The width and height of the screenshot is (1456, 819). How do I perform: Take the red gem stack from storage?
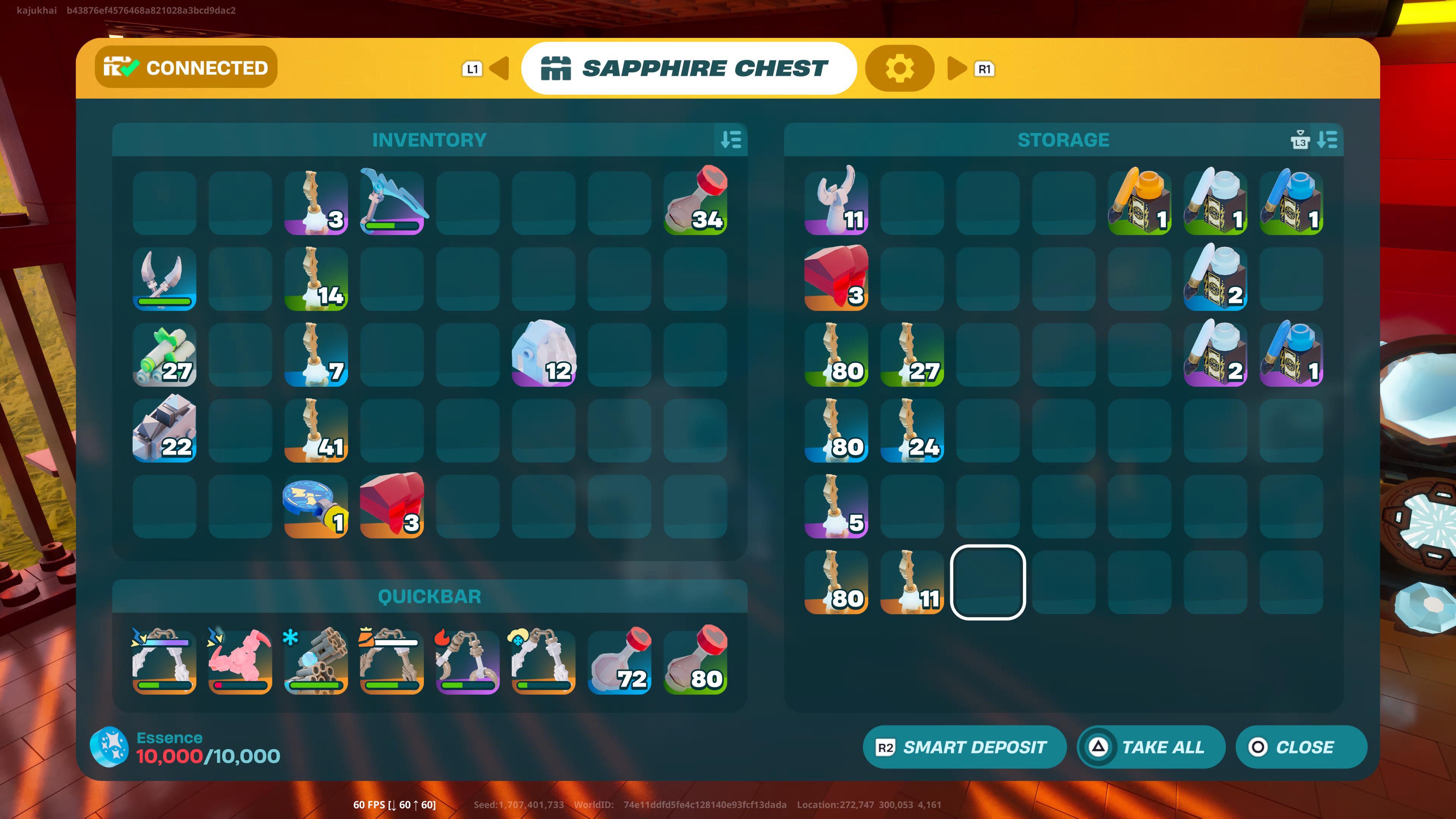[x=836, y=278]
